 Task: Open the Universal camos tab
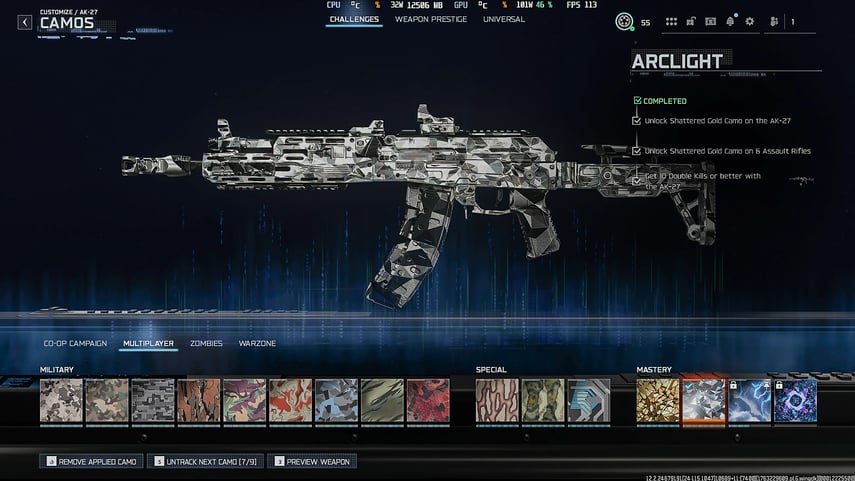pos(504,19)
